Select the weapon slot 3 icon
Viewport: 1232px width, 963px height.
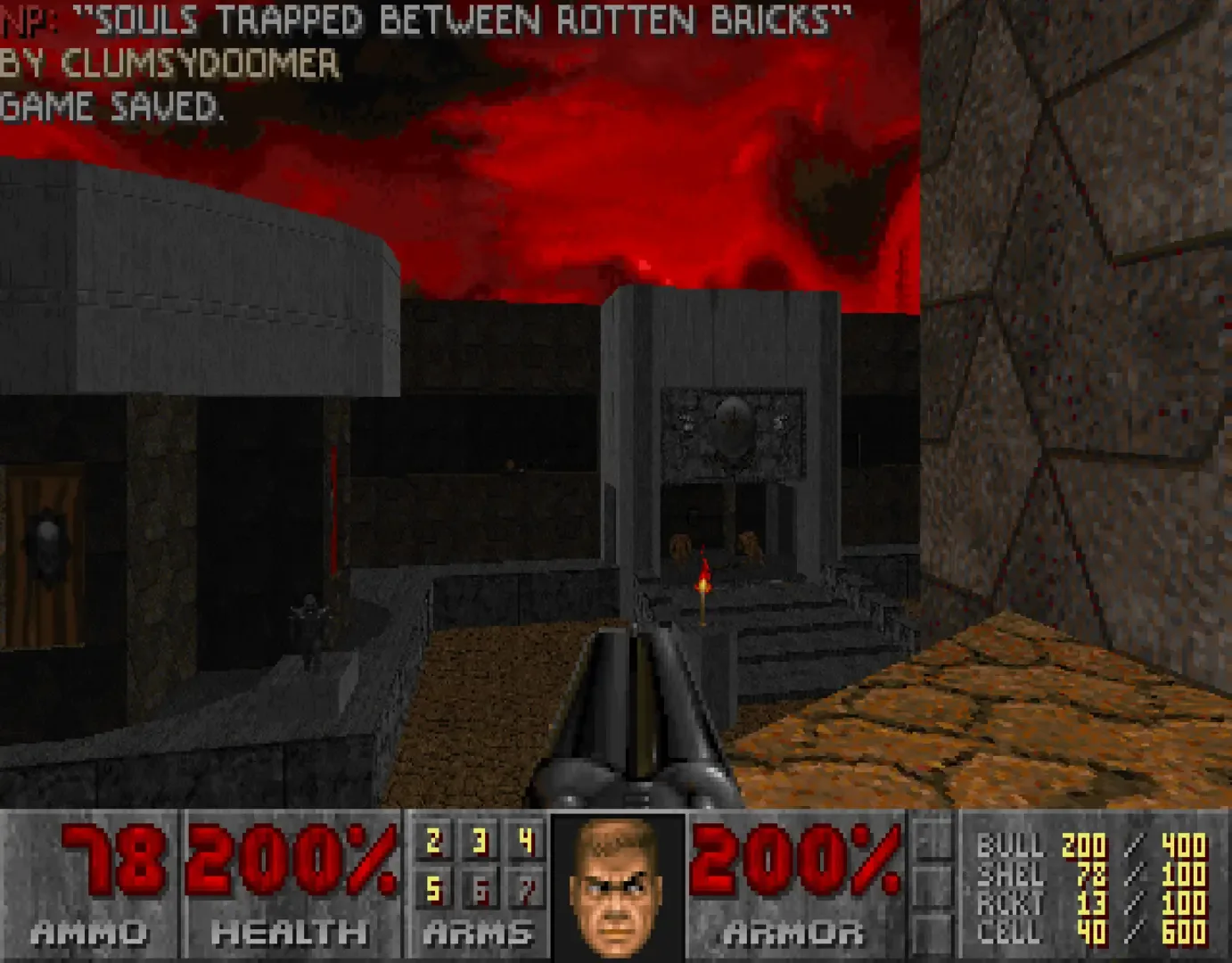479,839
